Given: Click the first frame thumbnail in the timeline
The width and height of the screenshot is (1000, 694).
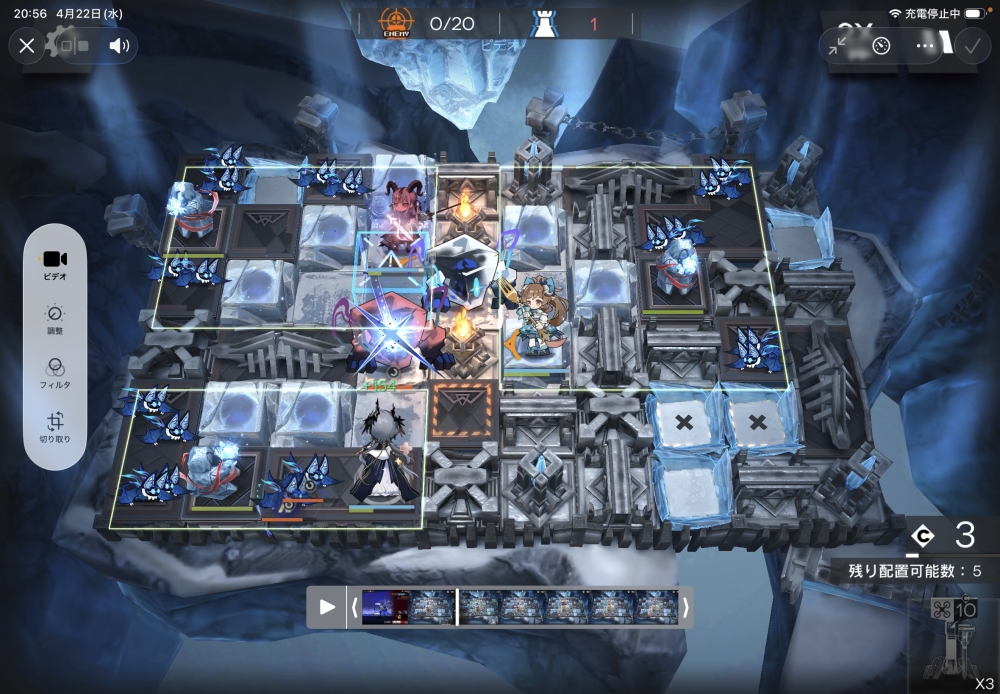Looking at the screenshot, I should tap(385, 607).
